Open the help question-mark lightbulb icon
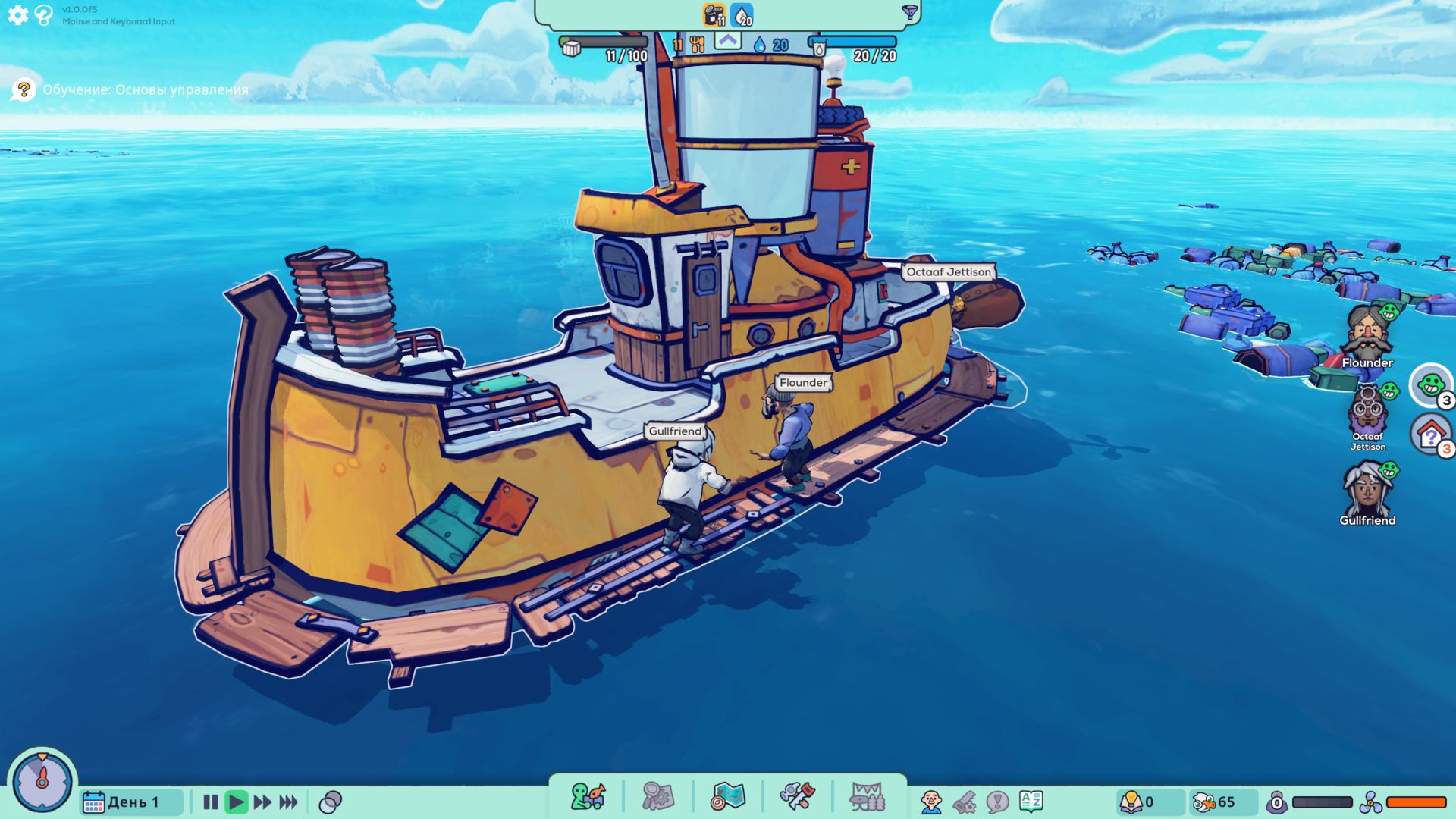 pos(44,14)
